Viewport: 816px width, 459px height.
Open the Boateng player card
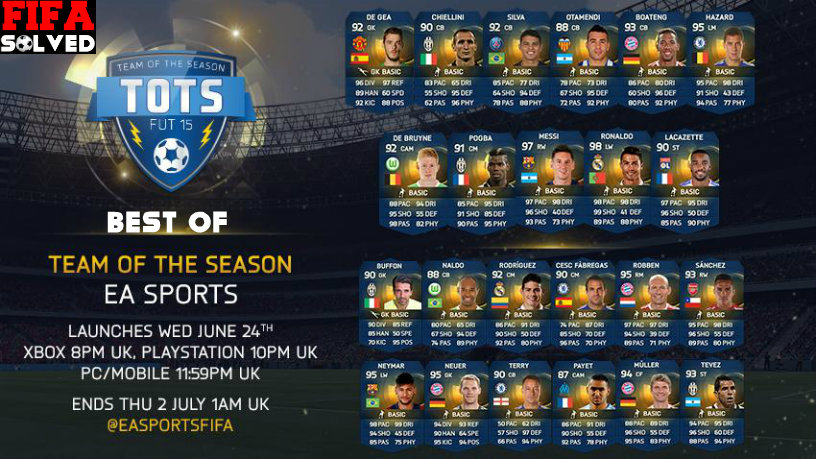(x=649, y=62)
